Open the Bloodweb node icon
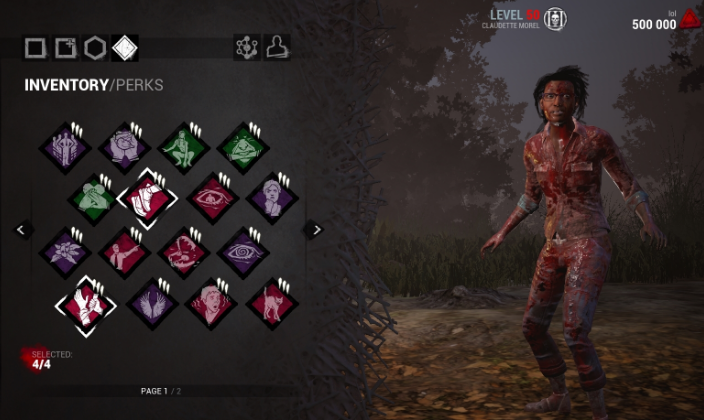 [x=246, y=47]
